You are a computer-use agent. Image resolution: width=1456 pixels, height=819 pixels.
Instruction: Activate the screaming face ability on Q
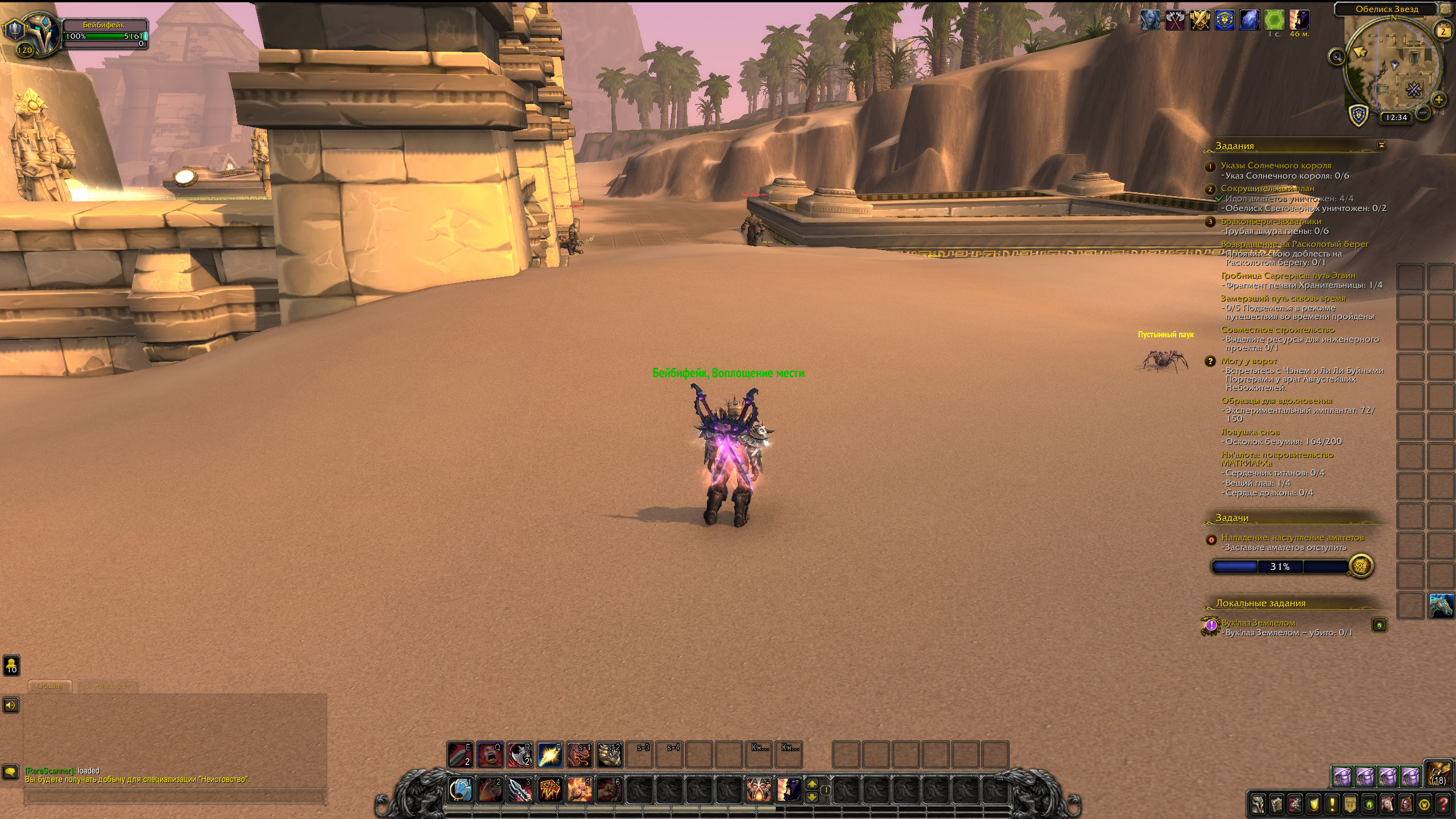click(490, 755)
